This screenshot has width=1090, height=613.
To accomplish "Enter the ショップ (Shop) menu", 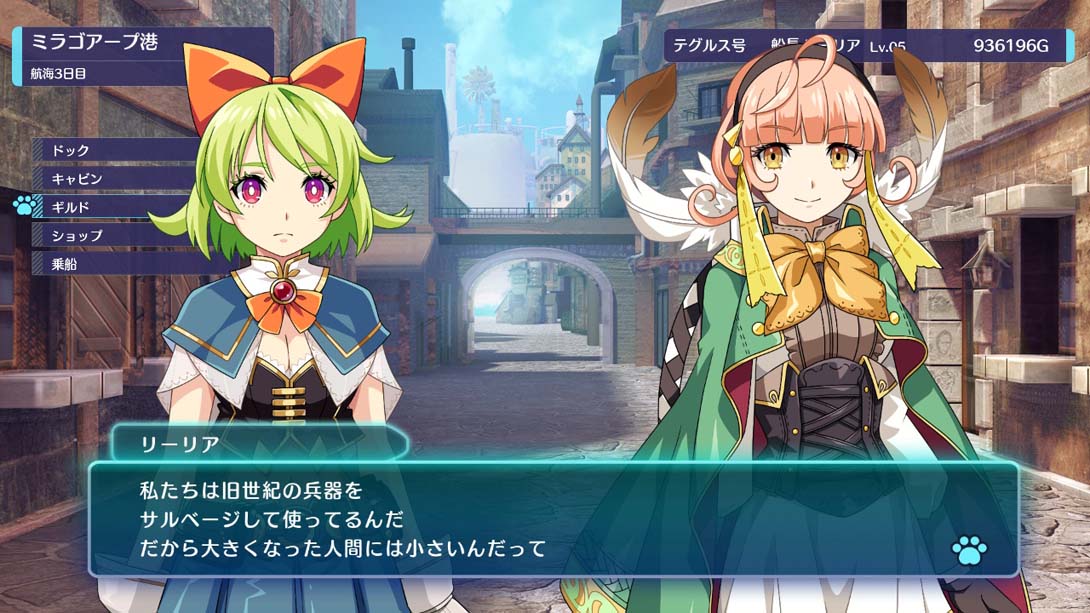I will click(x=77, y=236).
